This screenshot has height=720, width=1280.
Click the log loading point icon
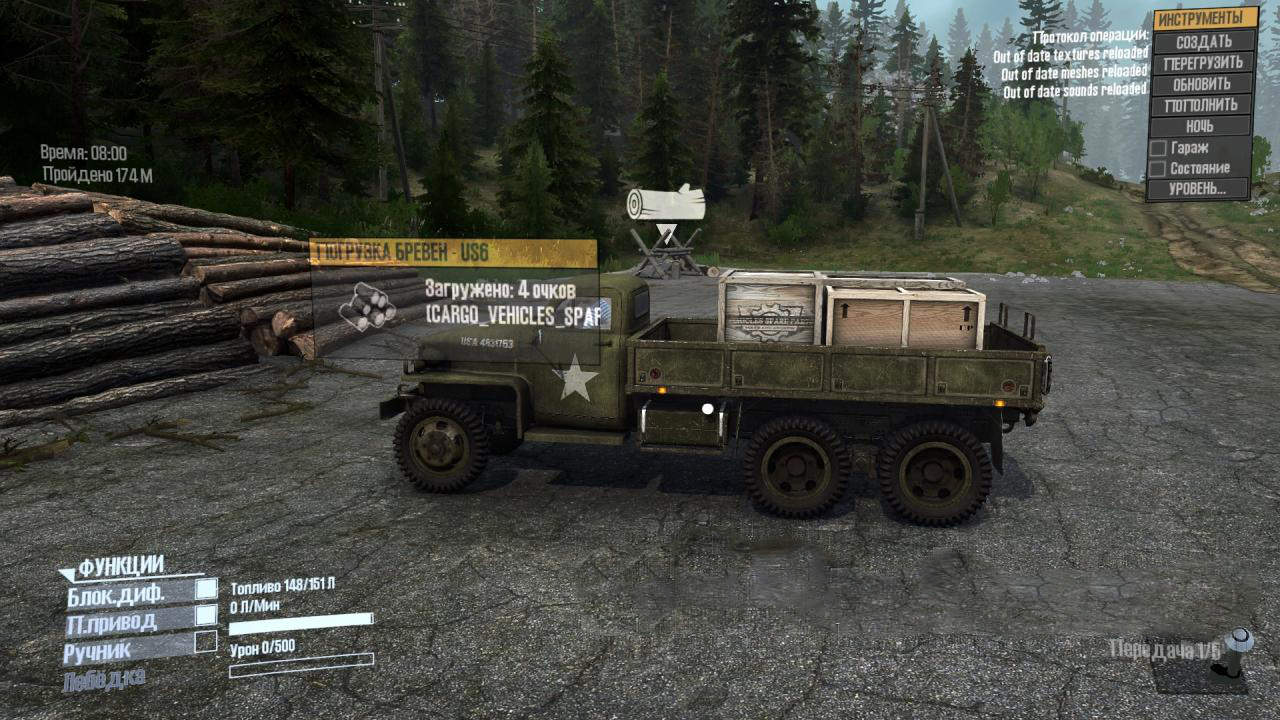665,203
